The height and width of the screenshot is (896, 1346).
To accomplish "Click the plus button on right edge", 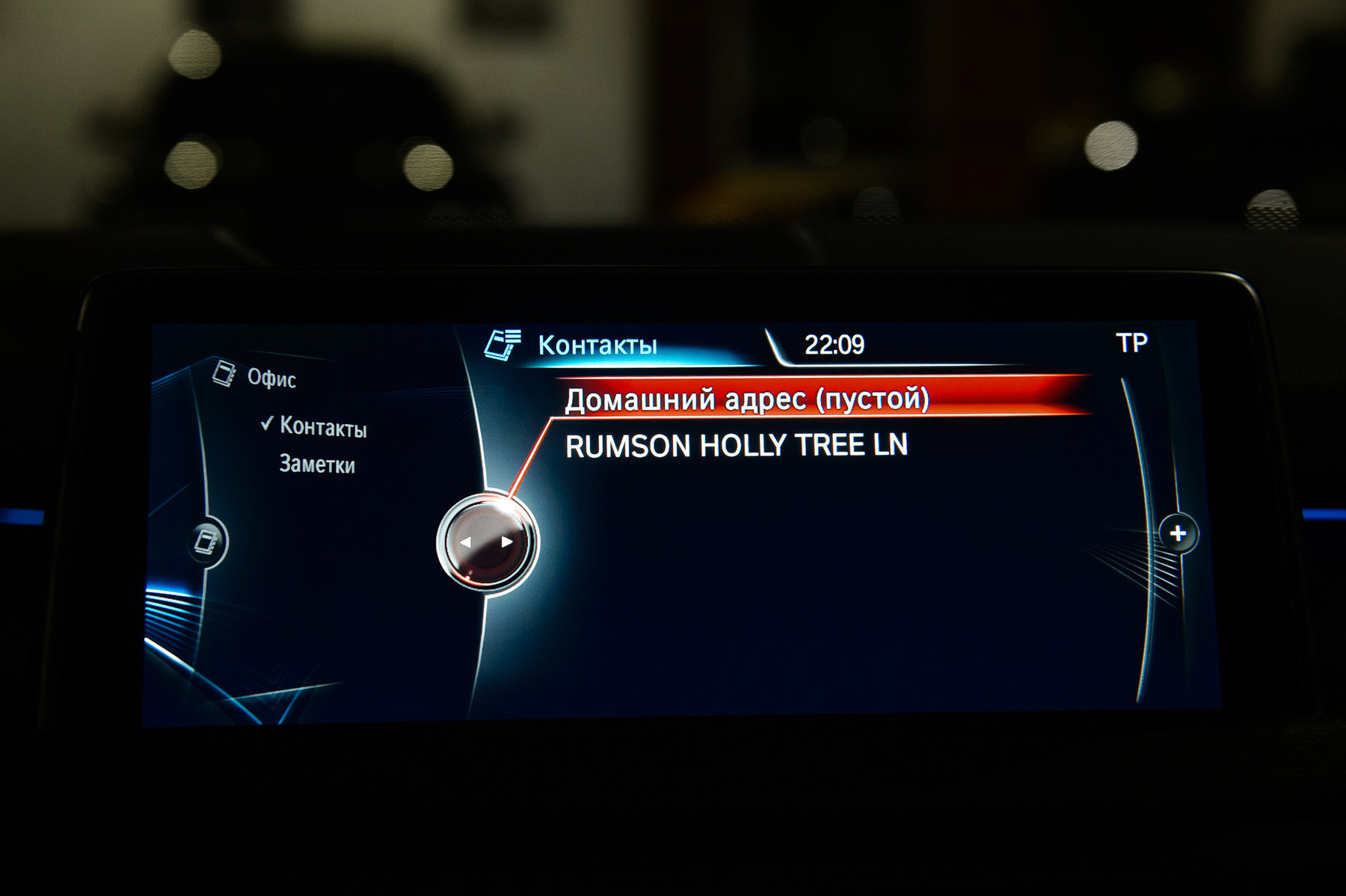I will click(1178, 533).
